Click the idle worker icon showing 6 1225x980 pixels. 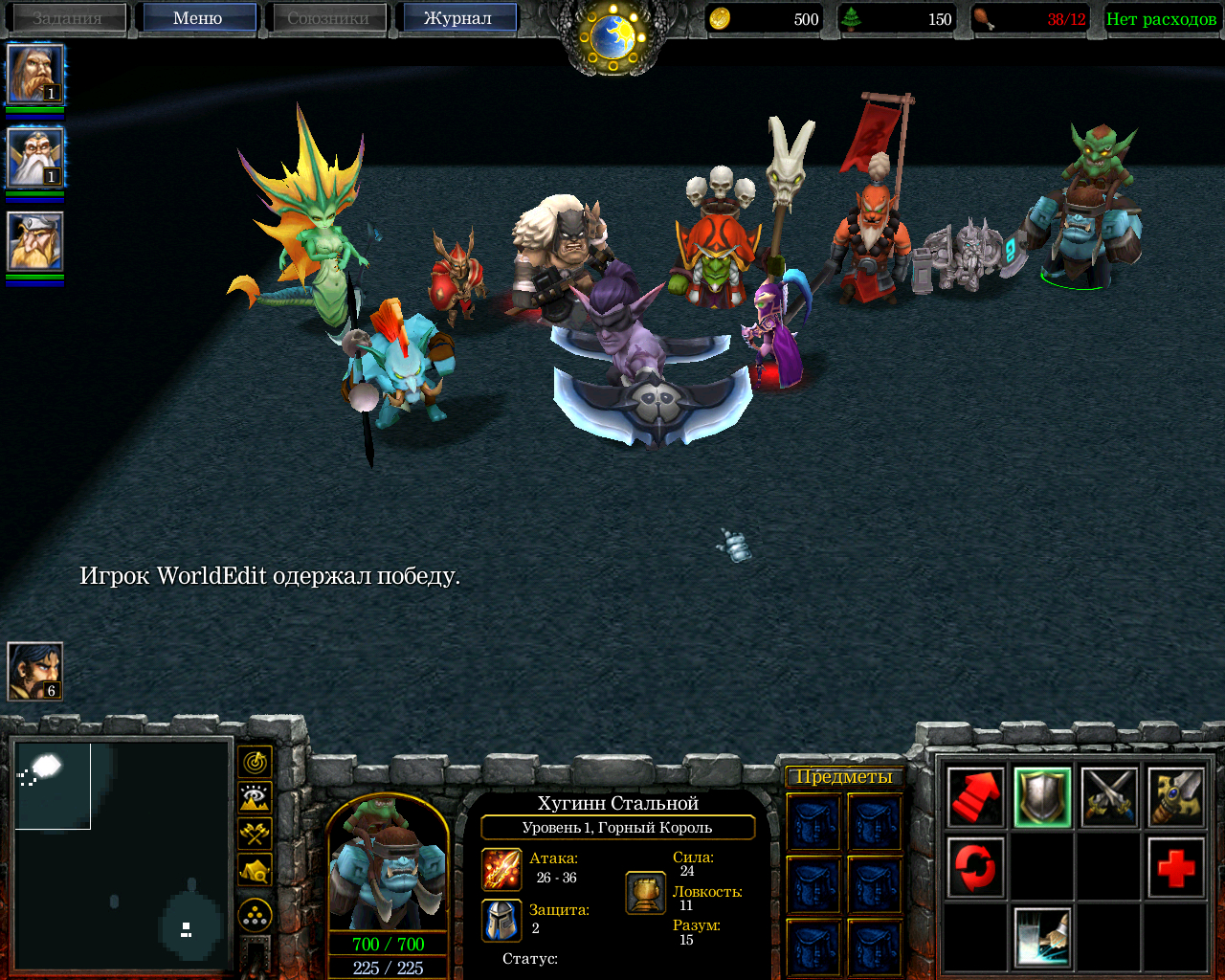click(35, 671)
